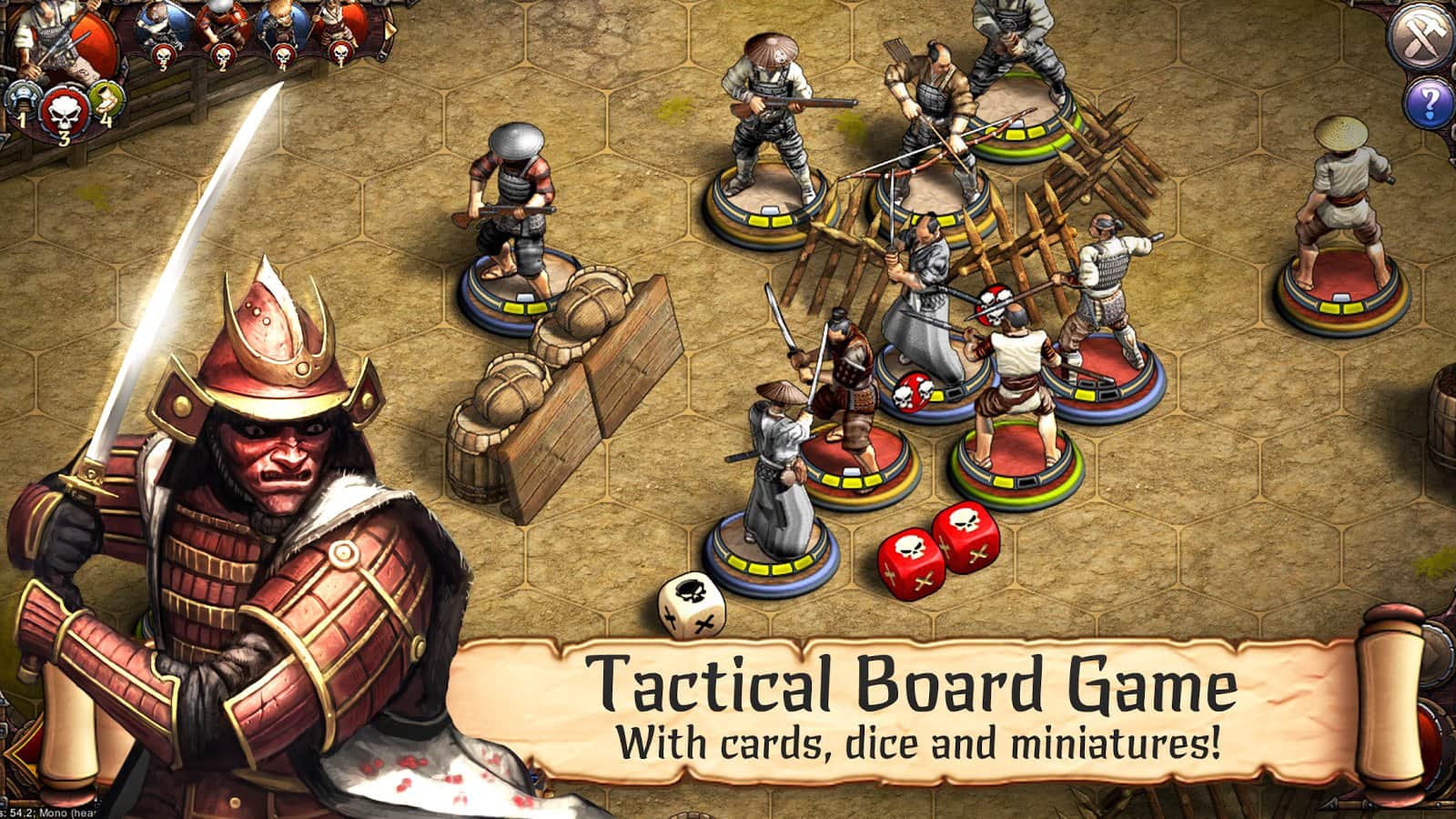Select the skull badge showing 1 on the rightmost portrait
The width and height of the screenshot is (1456, 819).
340,56
